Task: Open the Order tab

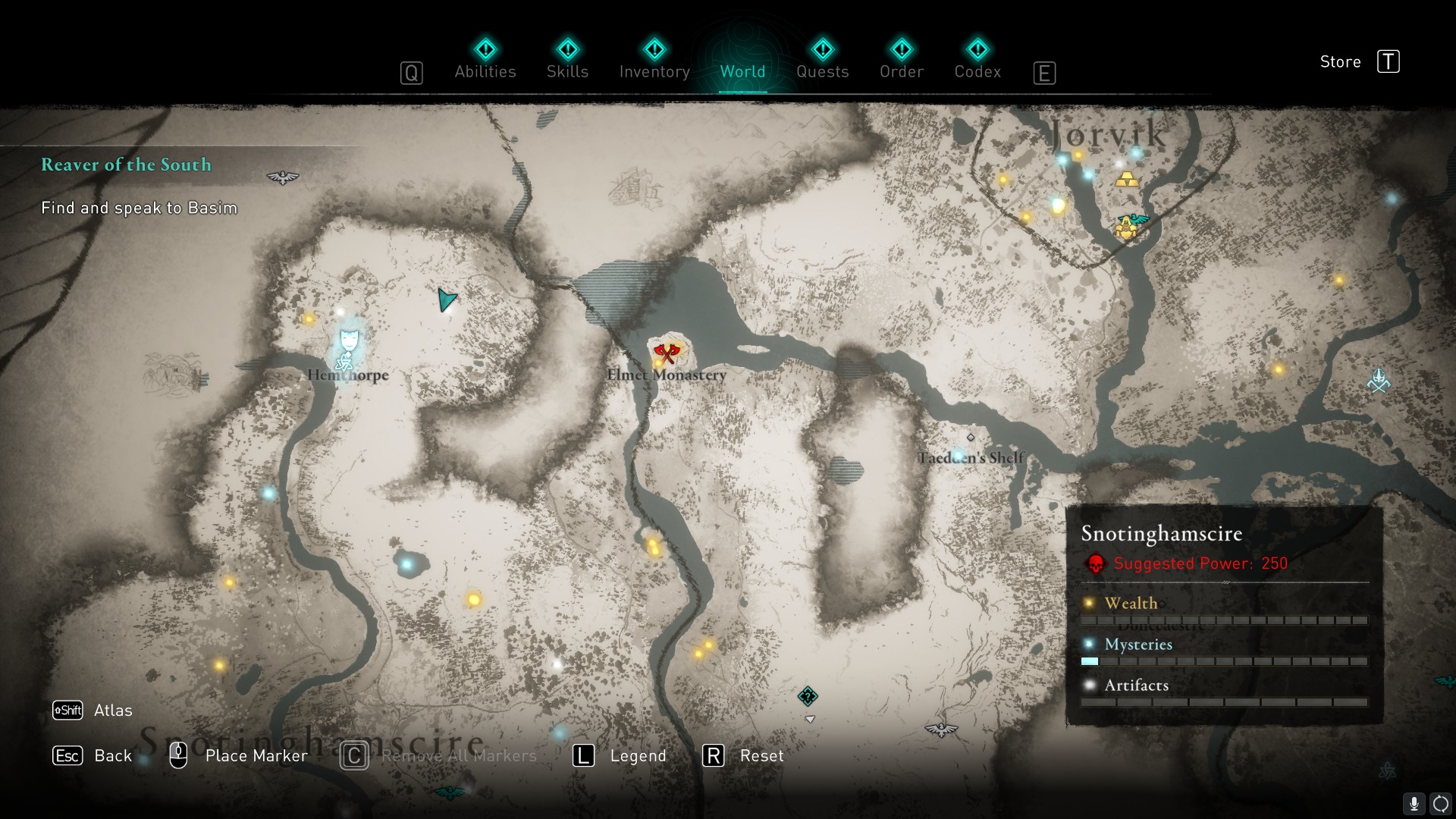Action: tap(901, 71)
